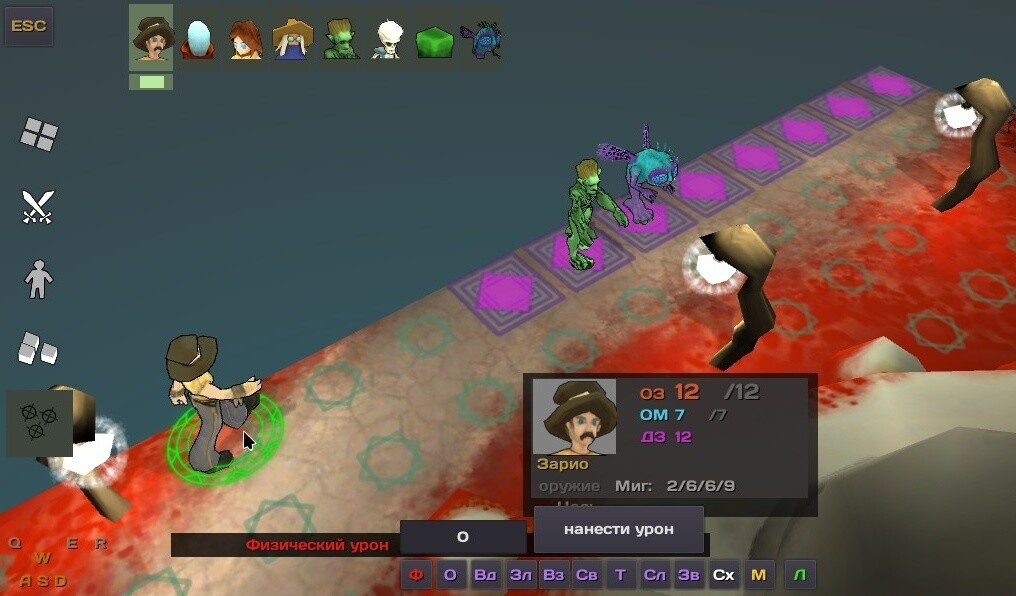Screen dimensions: 1016x596
Task: Activate the crossed swords attack icon
Action: click(x=38, y=206)
